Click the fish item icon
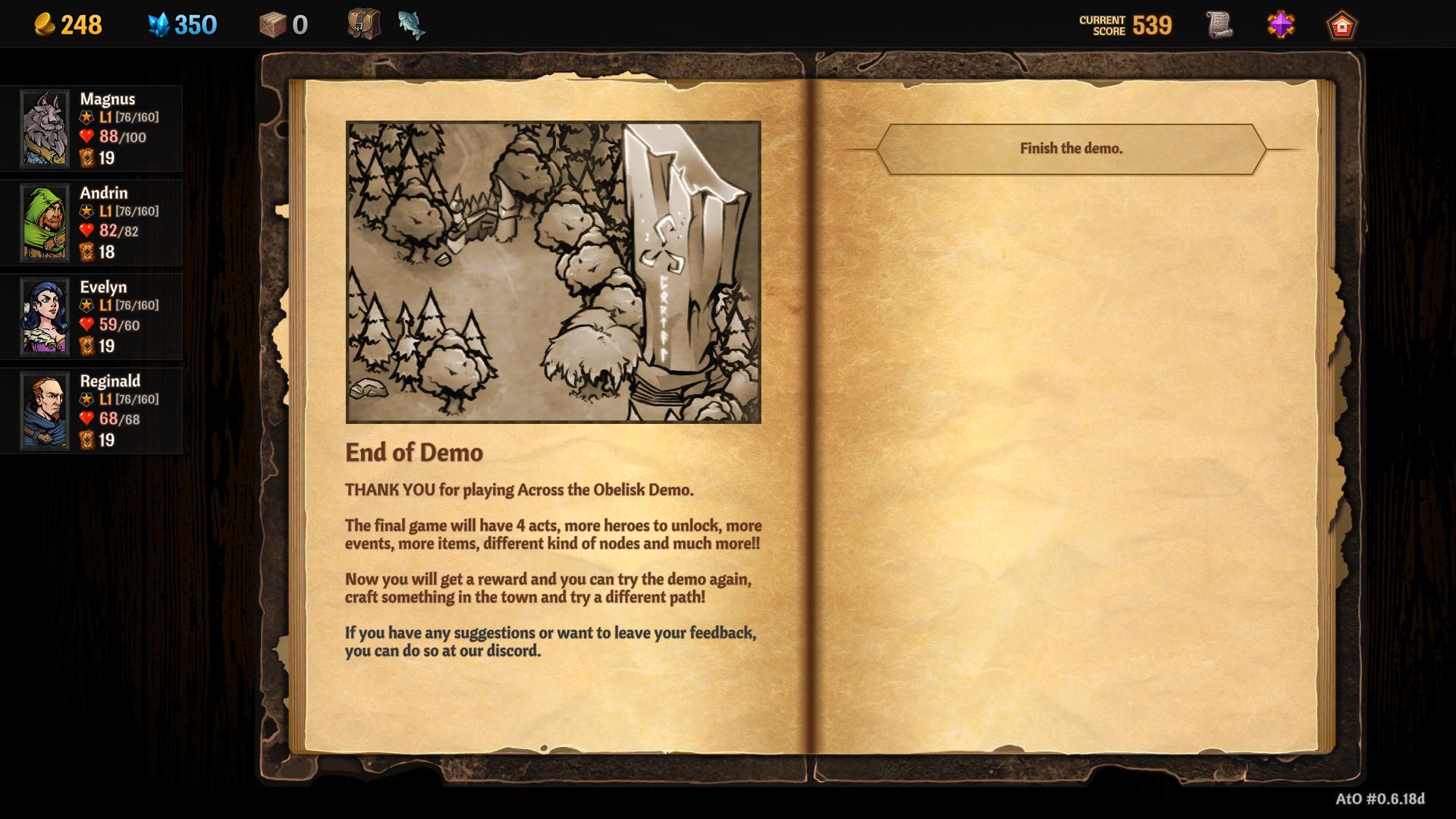This screenshot has height=819, width=1456. (411, 24)
